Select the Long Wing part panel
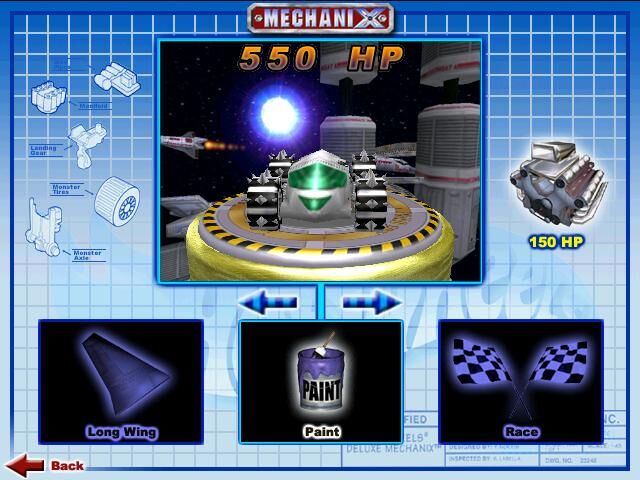Image resolution: width=640 pixels, height=480 pixels. coord(120,381)
